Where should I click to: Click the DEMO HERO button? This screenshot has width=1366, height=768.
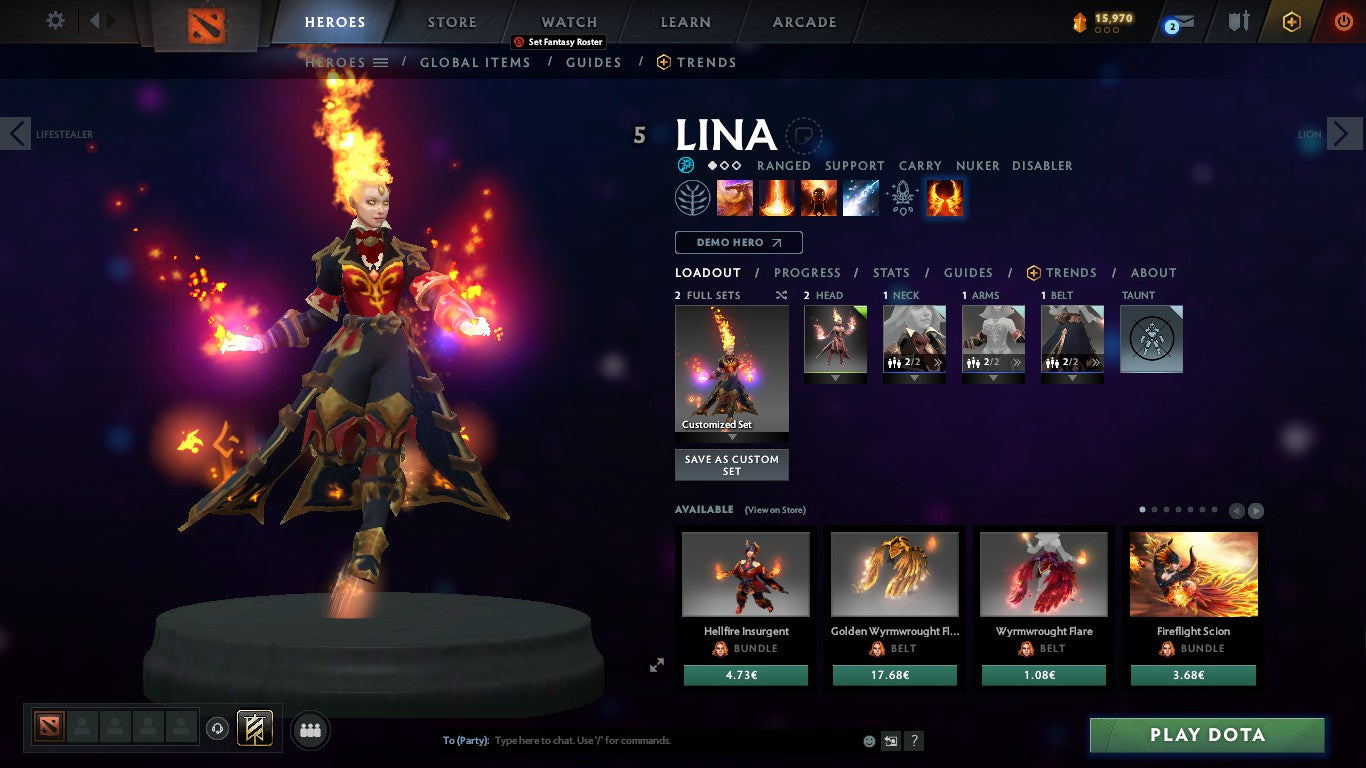[x=738, y=242]
